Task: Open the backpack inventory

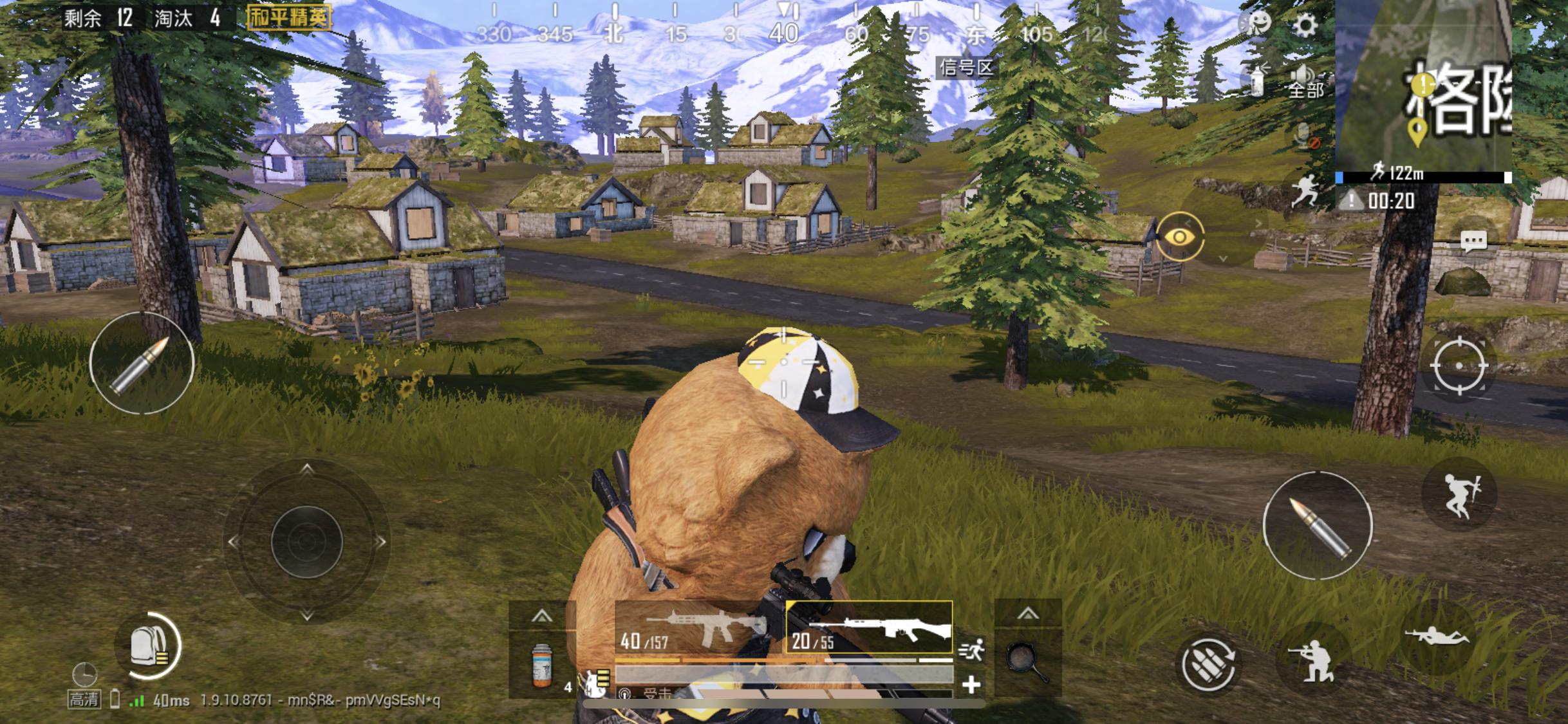Action: click(x=147, y=646)
